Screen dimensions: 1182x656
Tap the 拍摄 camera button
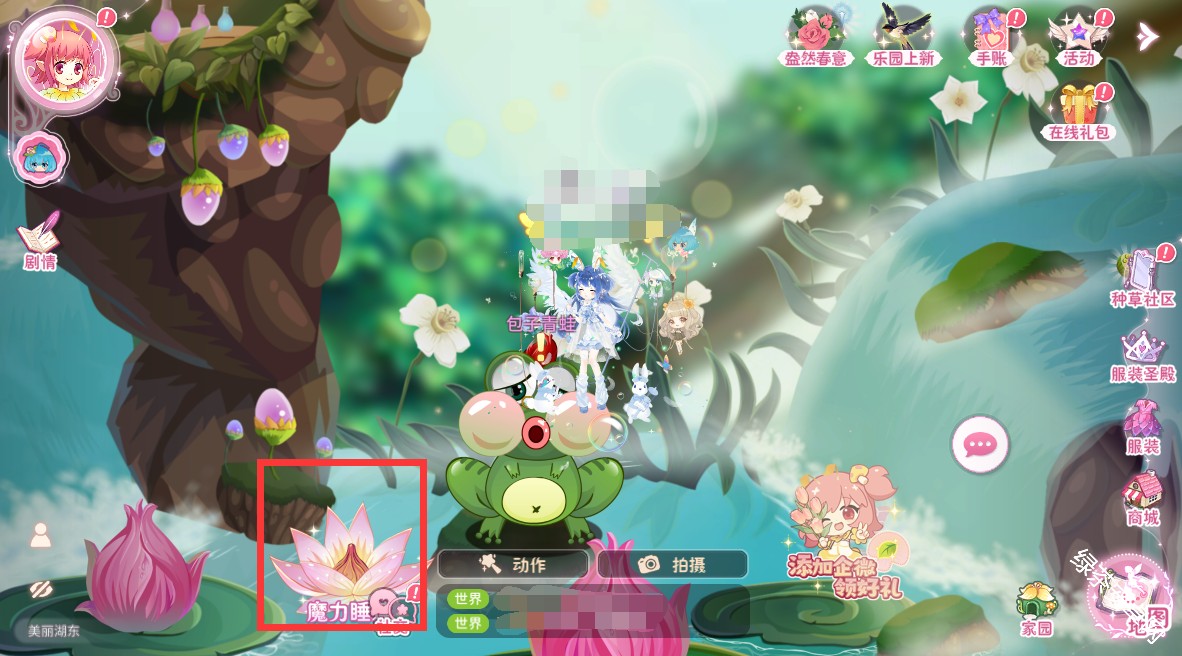click(x=672, y=564)
